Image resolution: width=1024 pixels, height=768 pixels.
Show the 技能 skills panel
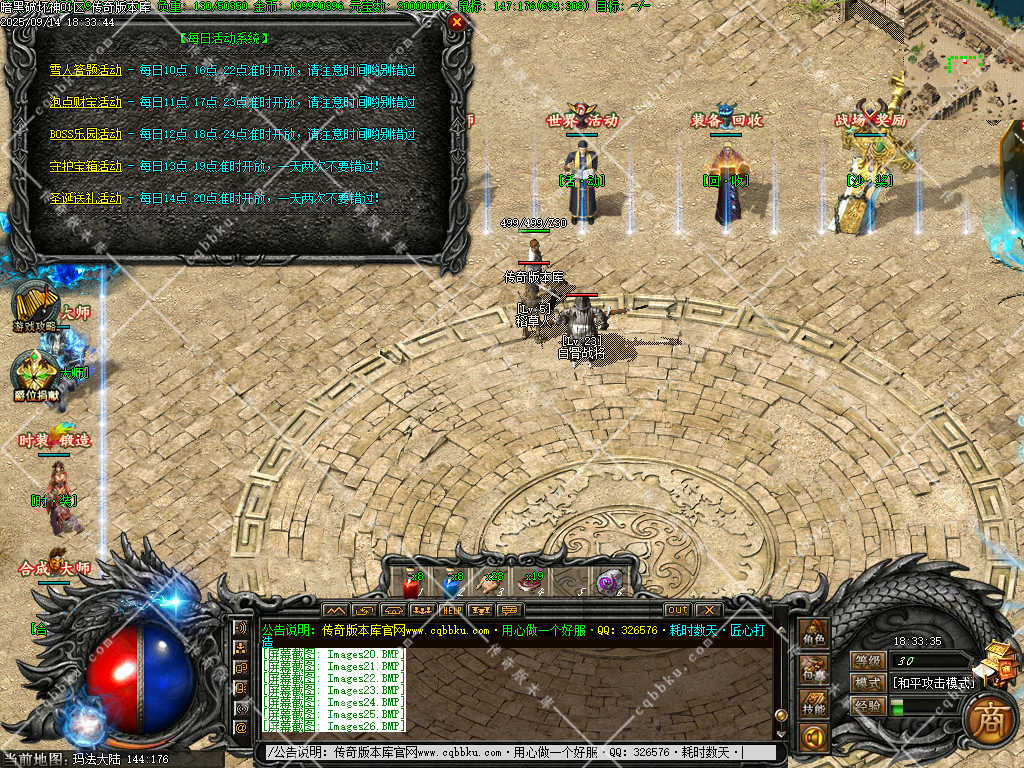click(814, 705)
